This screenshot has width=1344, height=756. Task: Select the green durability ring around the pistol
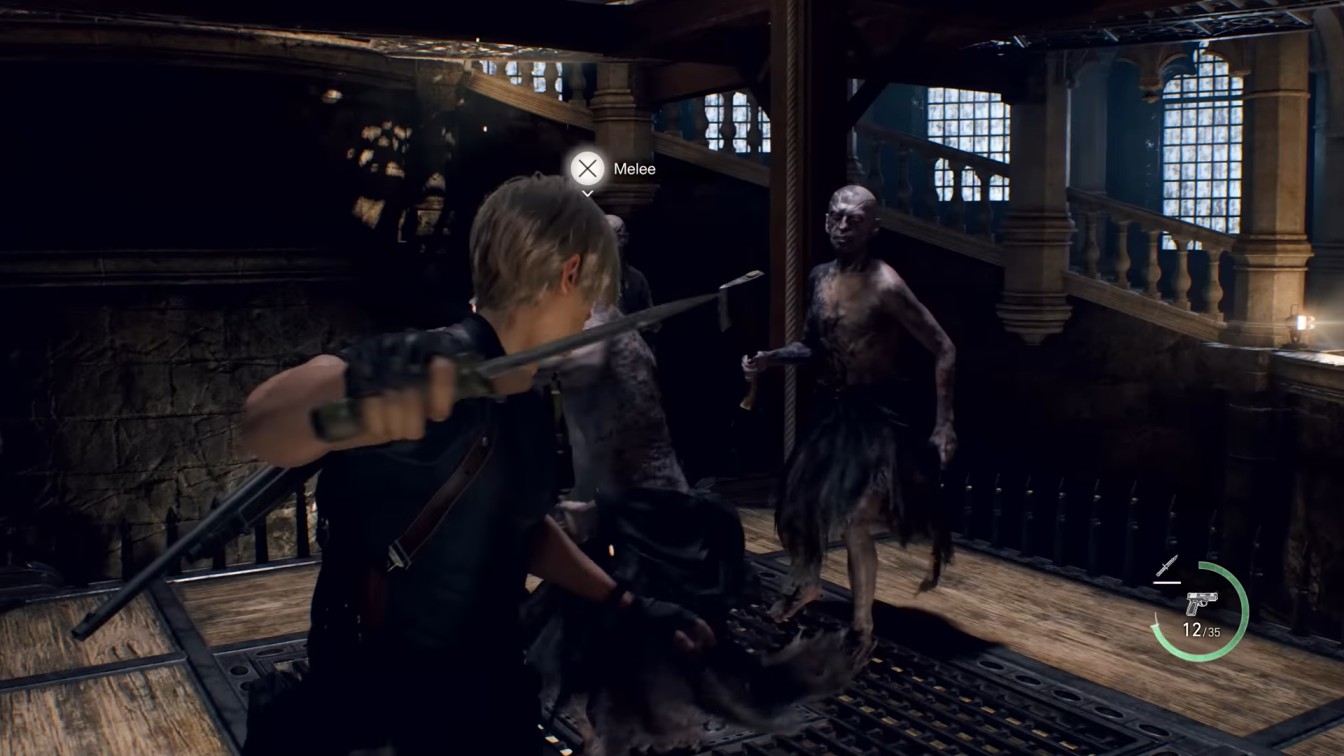1243,608
